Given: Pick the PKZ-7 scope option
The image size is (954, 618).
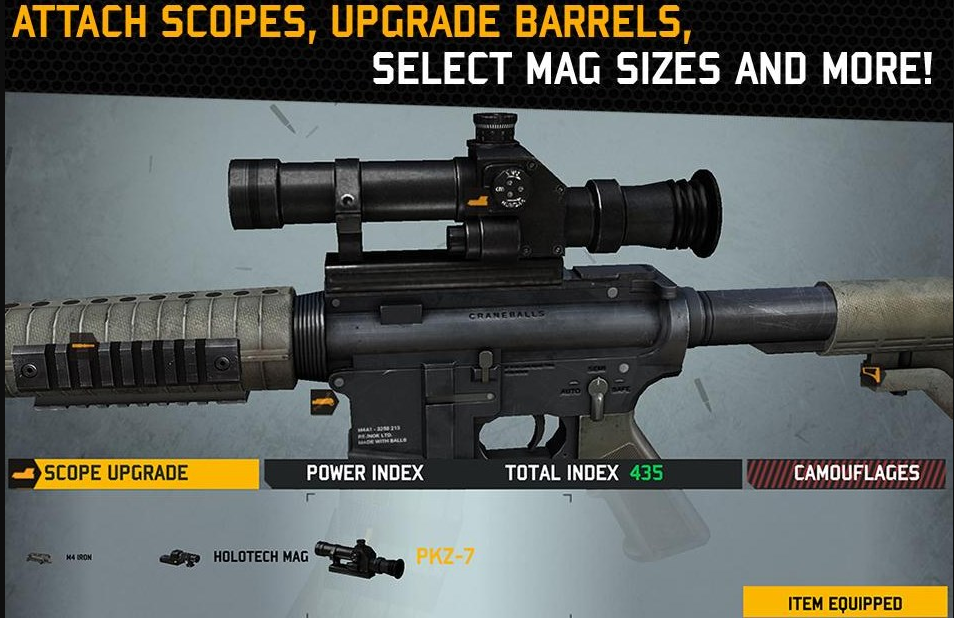Looking at the screenshot, I should (390, 555).
